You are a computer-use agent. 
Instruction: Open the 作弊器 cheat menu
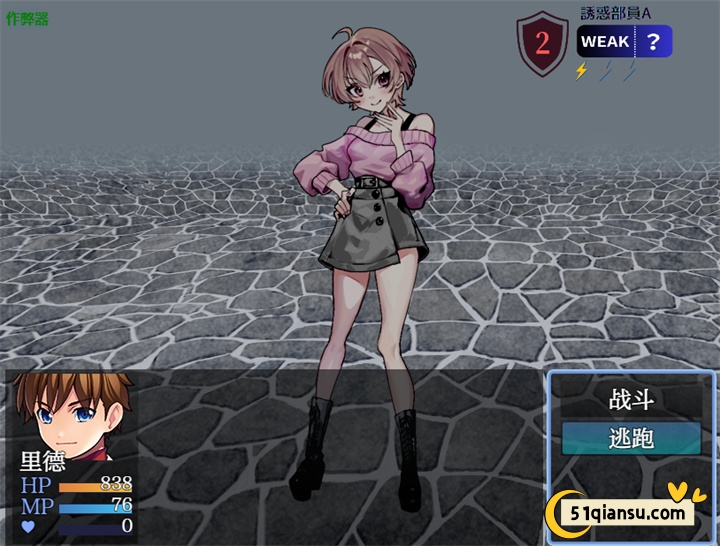tap(27, 19)
